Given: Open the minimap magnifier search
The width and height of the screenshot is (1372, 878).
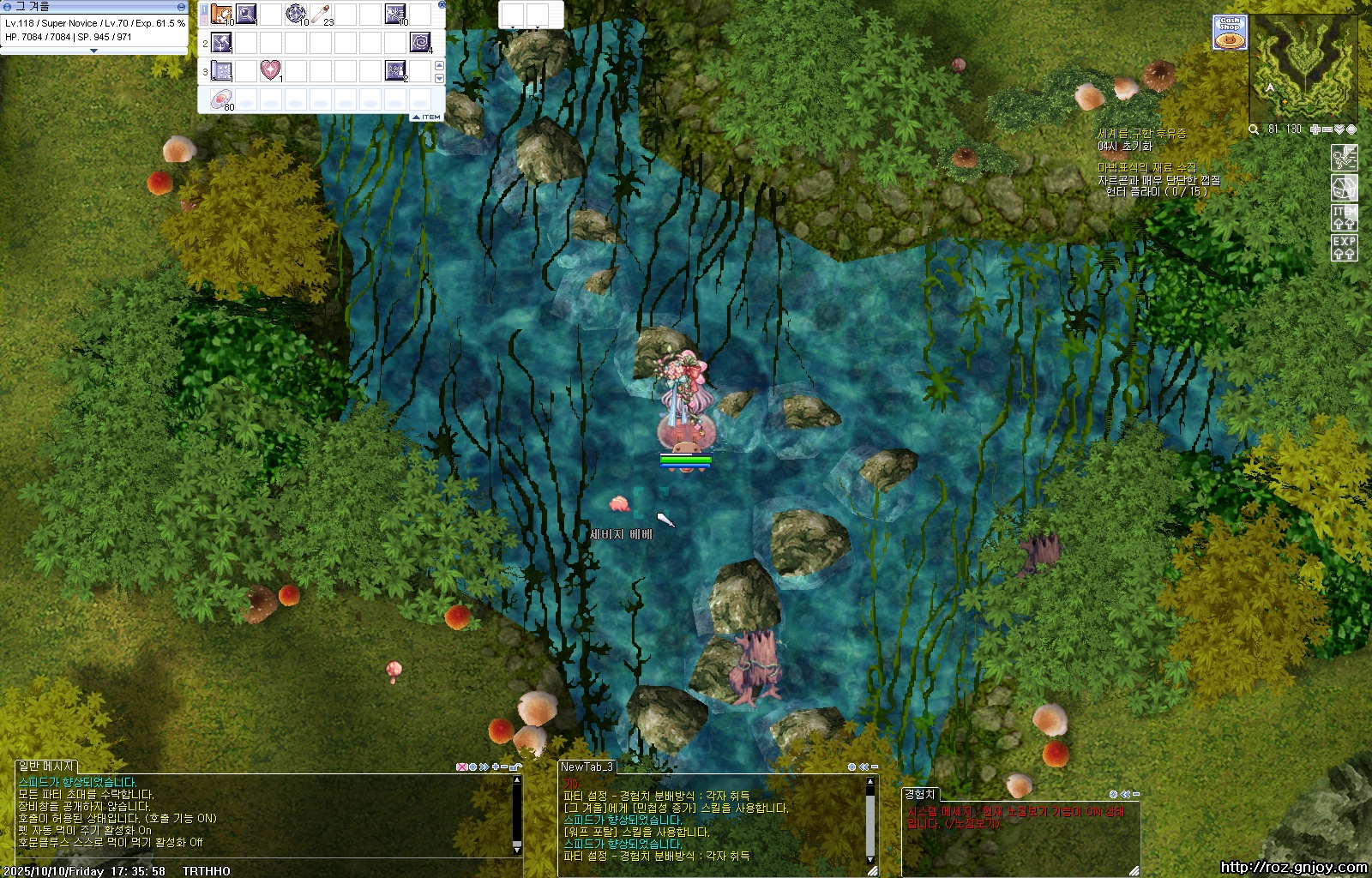Looking at the screenshot, I should click(x=1254, y=129).
